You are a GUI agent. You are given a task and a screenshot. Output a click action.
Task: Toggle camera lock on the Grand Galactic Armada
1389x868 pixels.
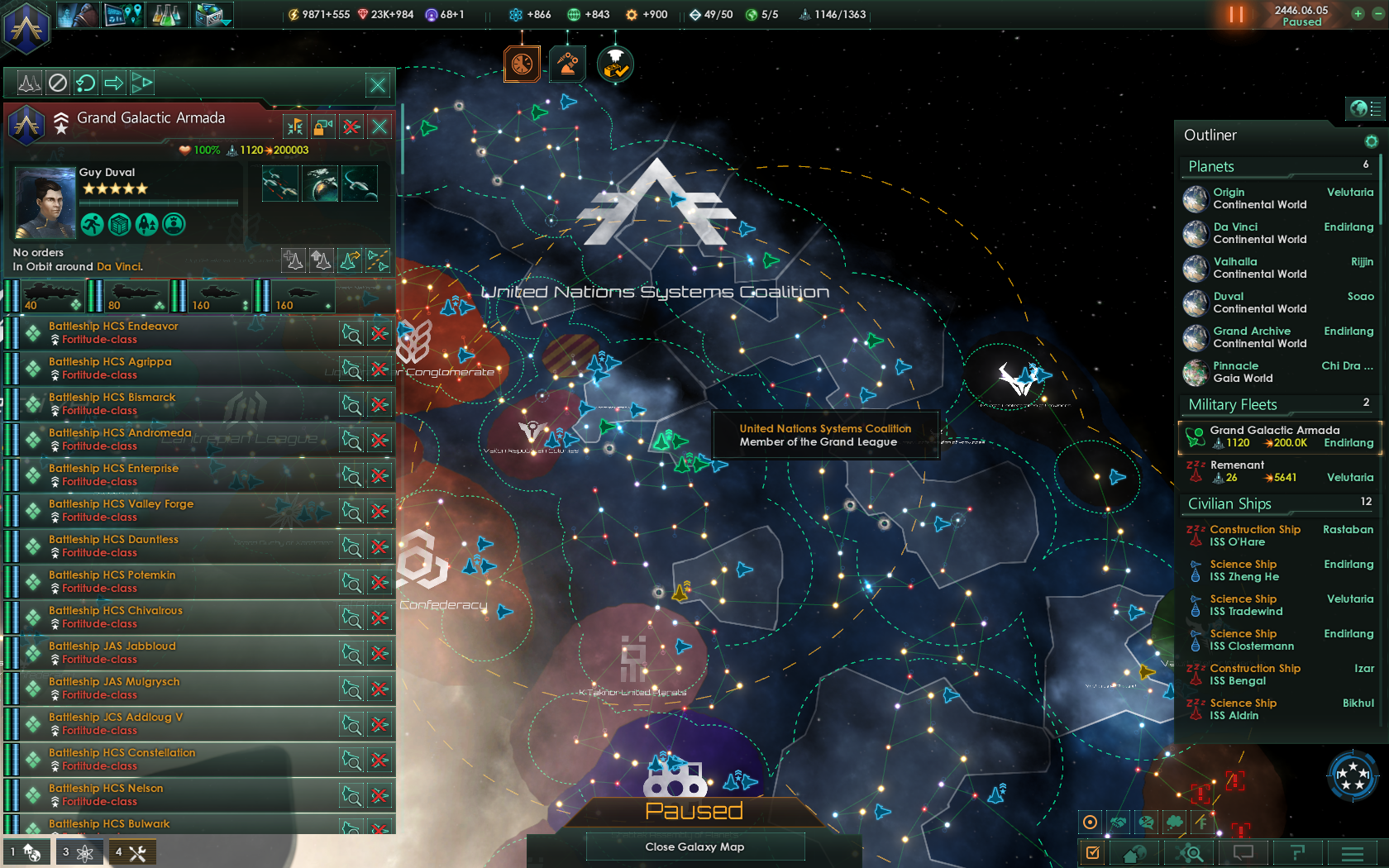coord(322,126)
